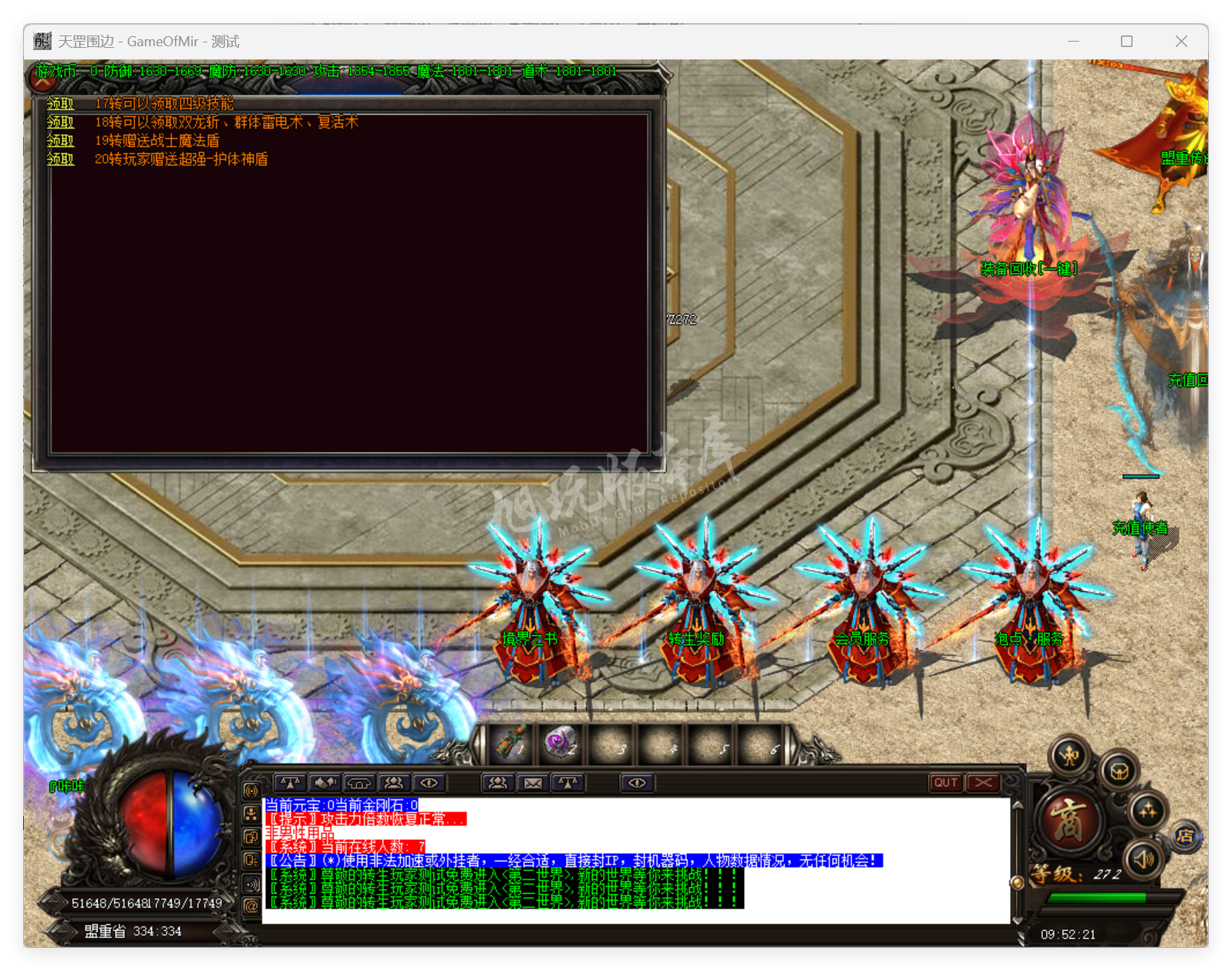The image size is (1232, 971).
Task: Use the scroll item in hotbar slot 1
Action: coord(510,742)
